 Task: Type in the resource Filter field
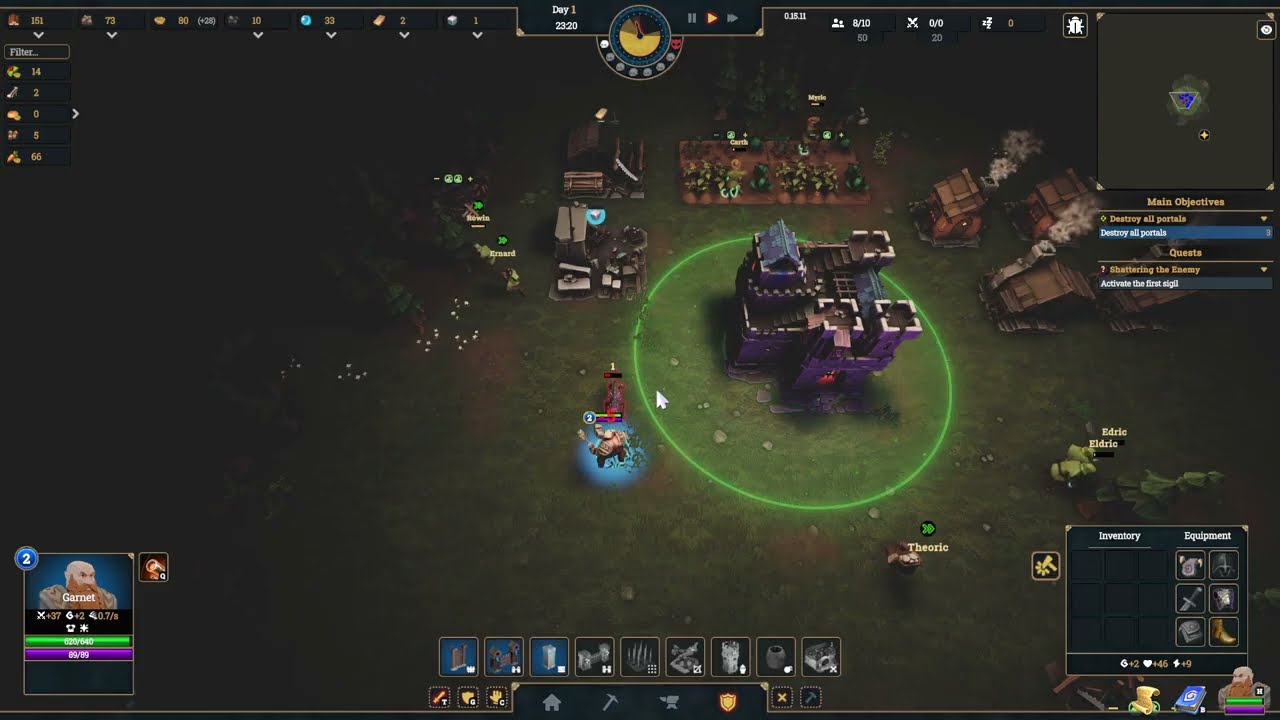(x=37, y=52)
